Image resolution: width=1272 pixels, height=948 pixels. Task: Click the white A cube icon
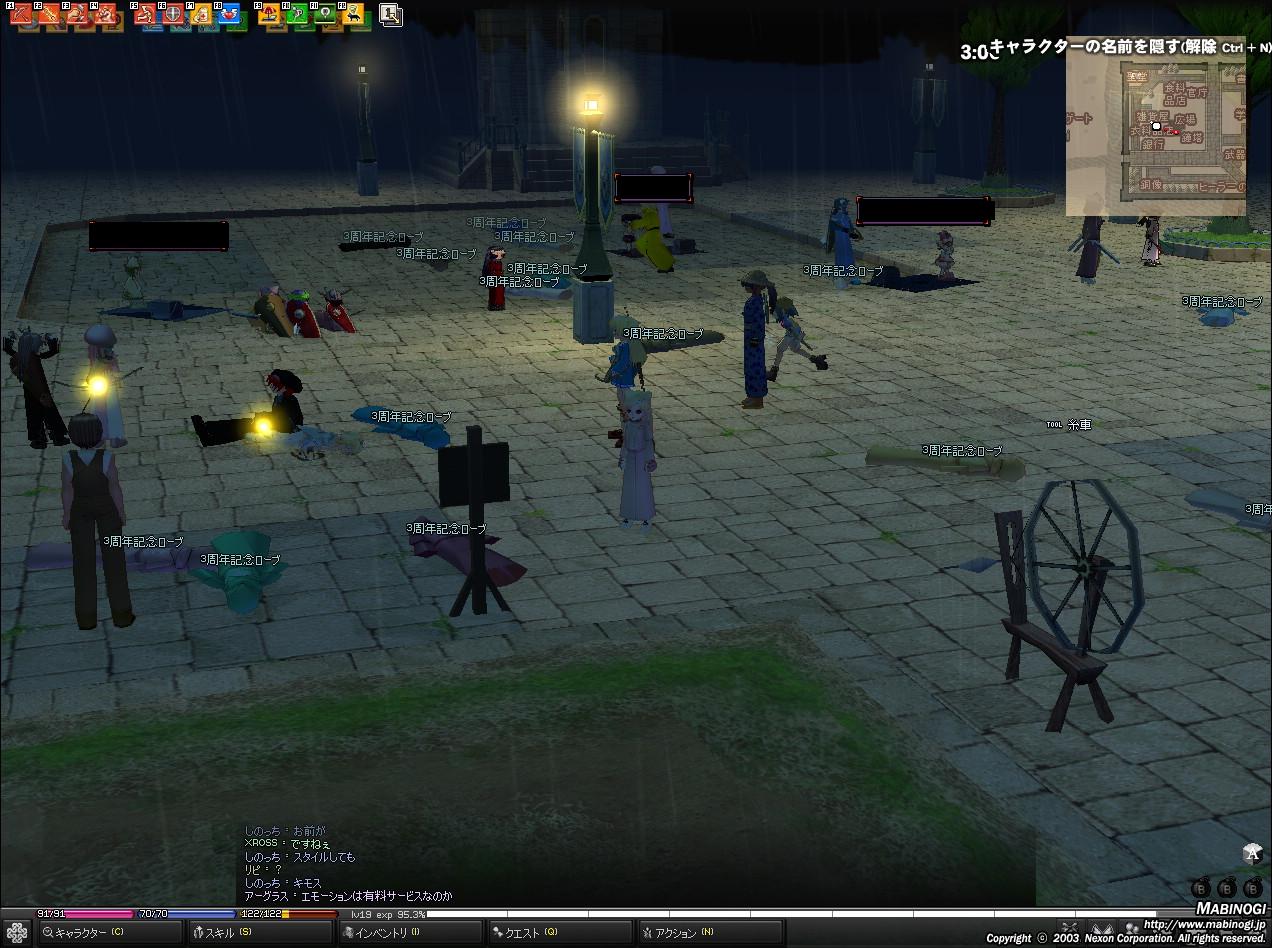tap(1253, 853)
